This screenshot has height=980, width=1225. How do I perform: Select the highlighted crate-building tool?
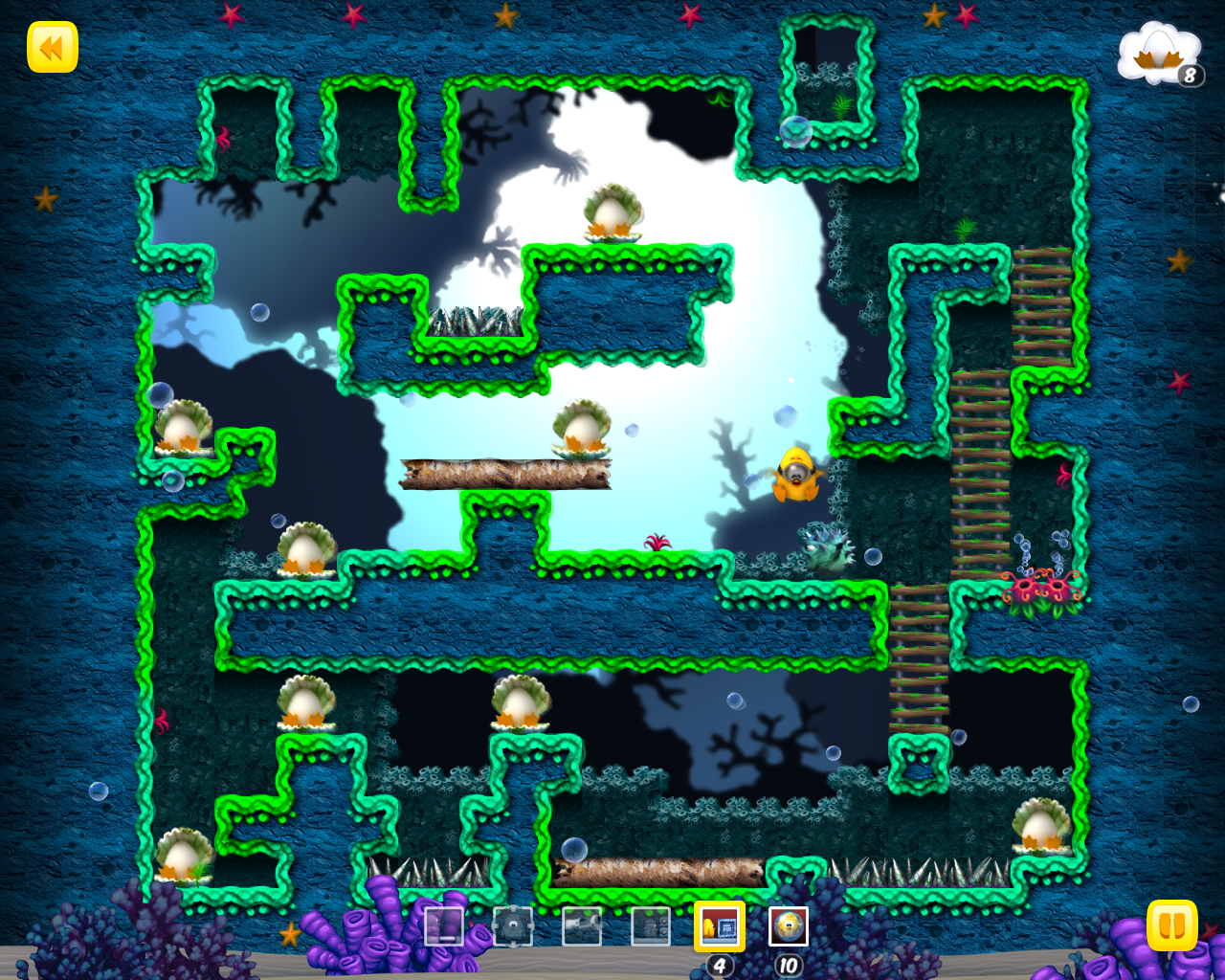coord(720,926)
